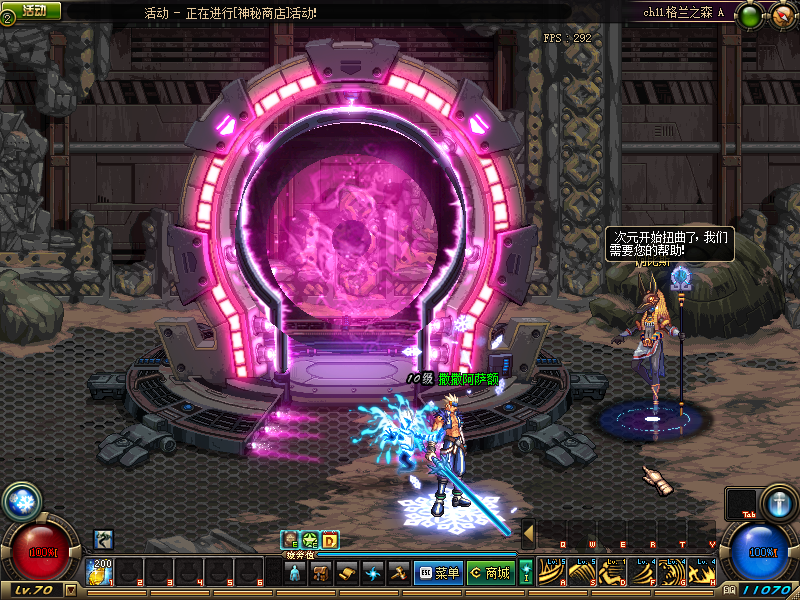800x600 pixels.
Task: Open the blue shuriken skill icon
Action: click(373, 573)
